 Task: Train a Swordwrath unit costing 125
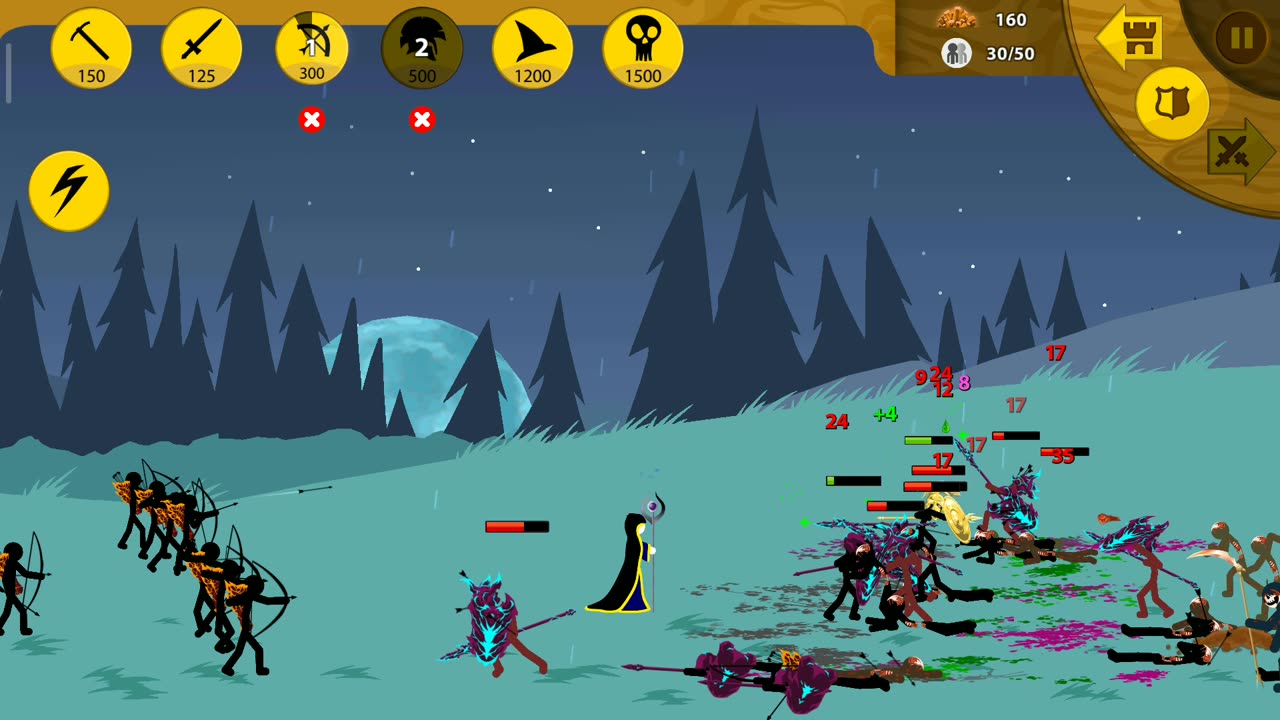201,47
